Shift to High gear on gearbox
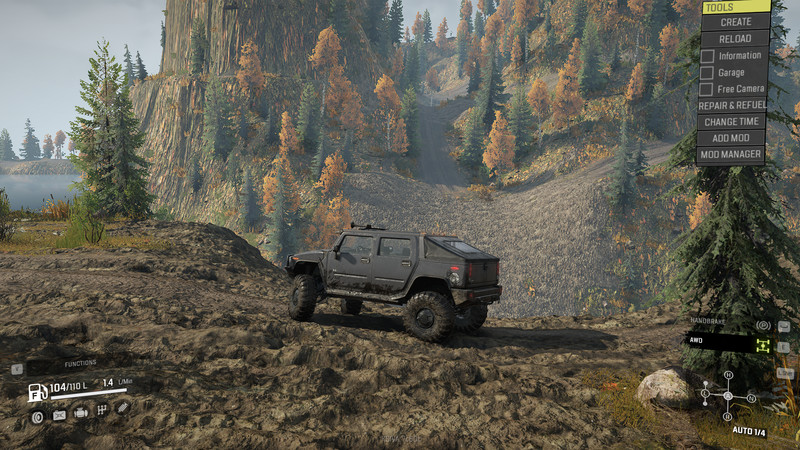Image resolution: width=800 pixels, height=450 pixels. tap(728, 375)
